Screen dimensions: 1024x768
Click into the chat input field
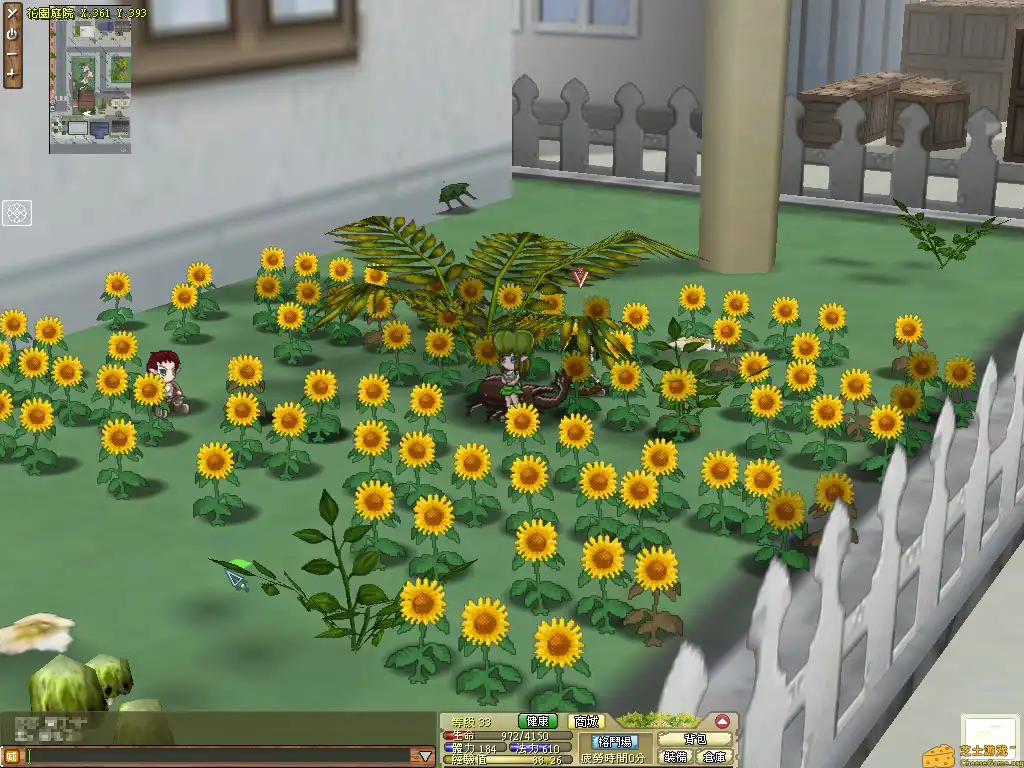(x=218, y=756)
